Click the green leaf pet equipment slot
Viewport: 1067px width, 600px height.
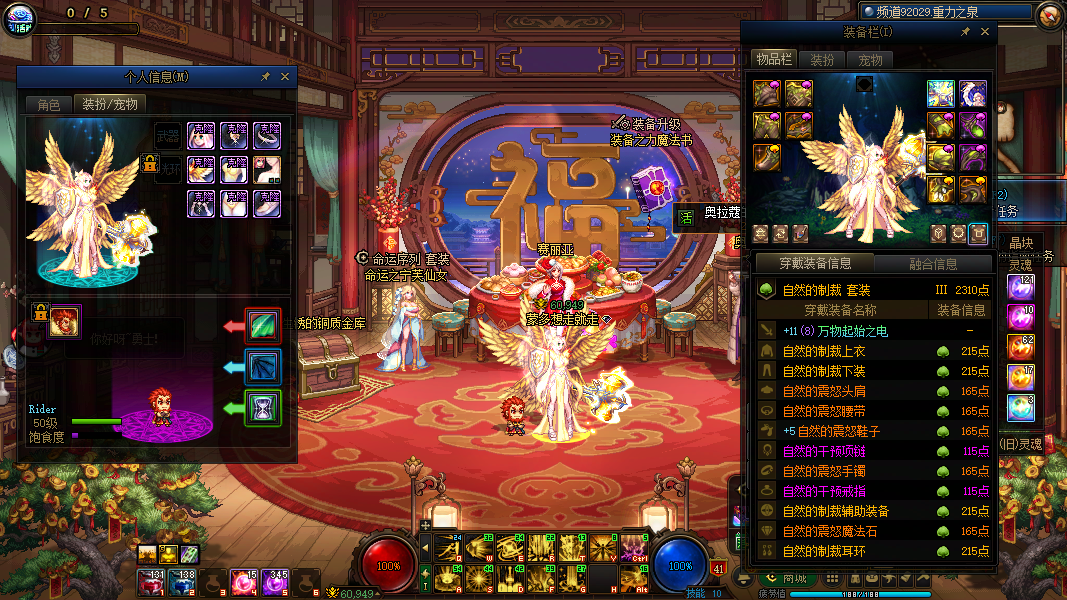click(264, 326)
